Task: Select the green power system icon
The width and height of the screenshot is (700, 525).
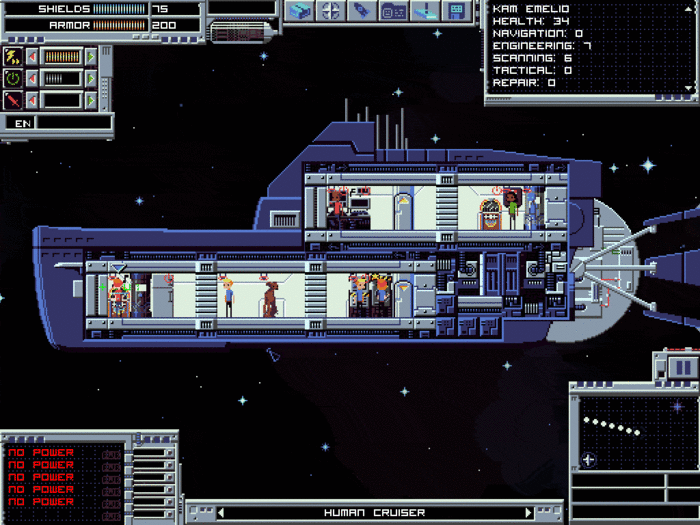Action: pos(13,78)
